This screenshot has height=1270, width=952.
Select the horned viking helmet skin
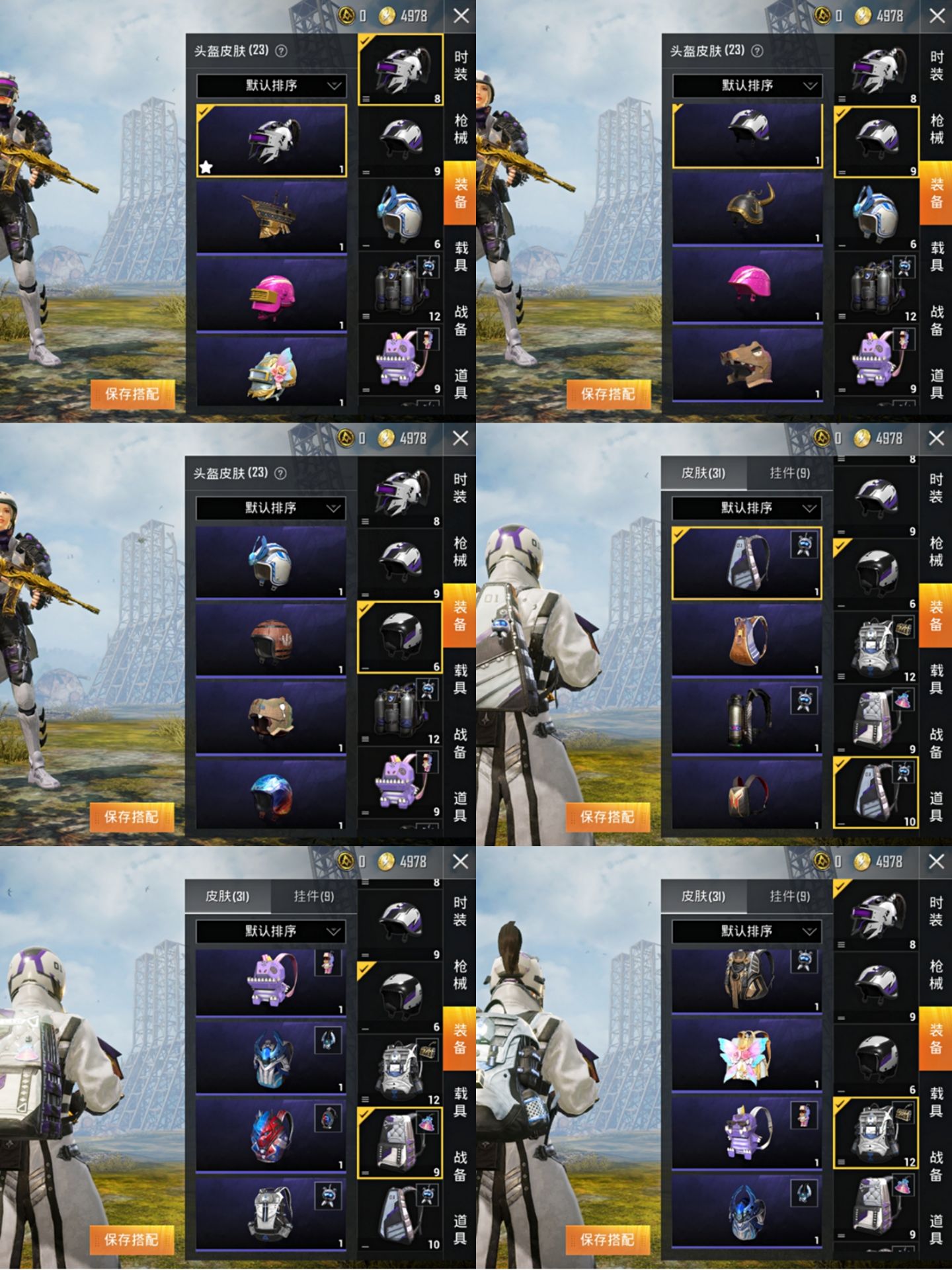pyautogui.click(x=747, y=208)
